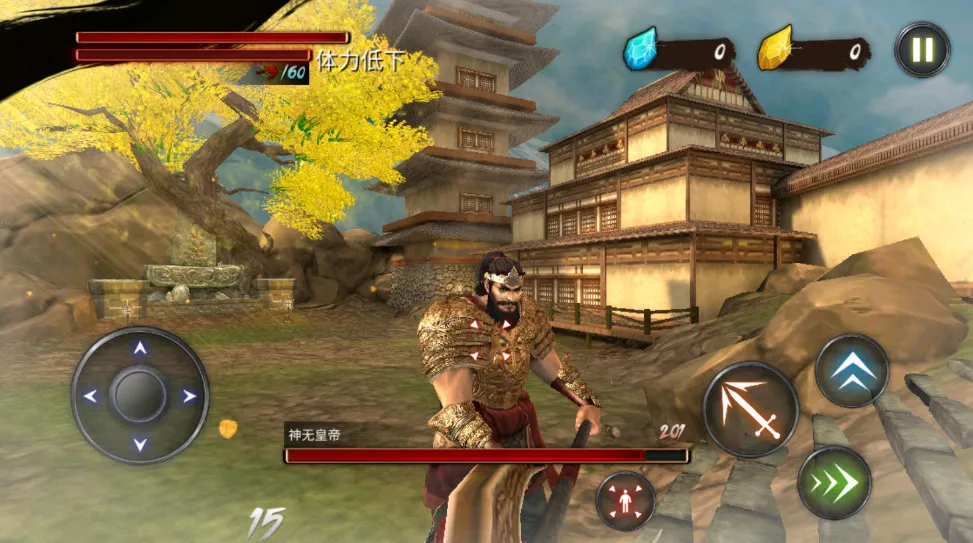
Task: Attack using the sword strike button
Action: pos(750,408)
